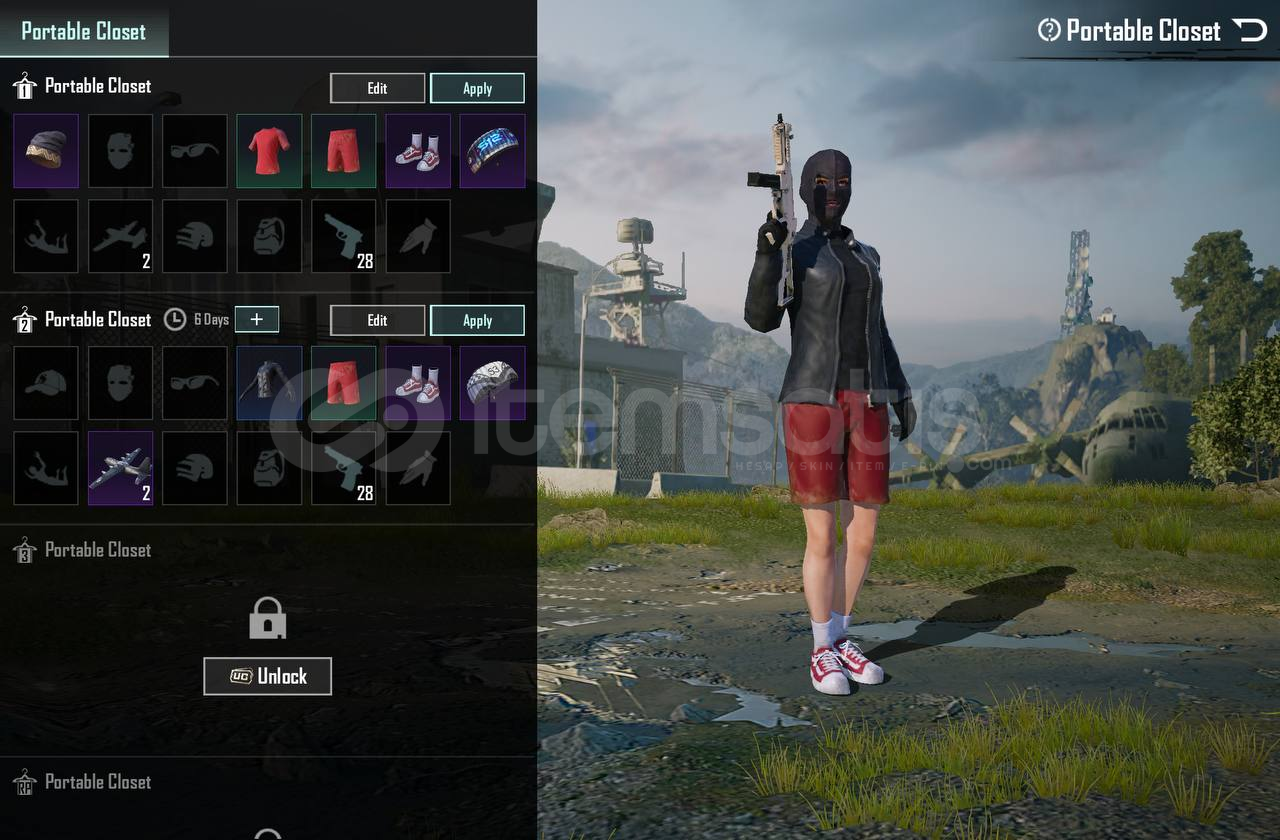
Task: Go back using the return arrow
Action: pos(1250,30)
